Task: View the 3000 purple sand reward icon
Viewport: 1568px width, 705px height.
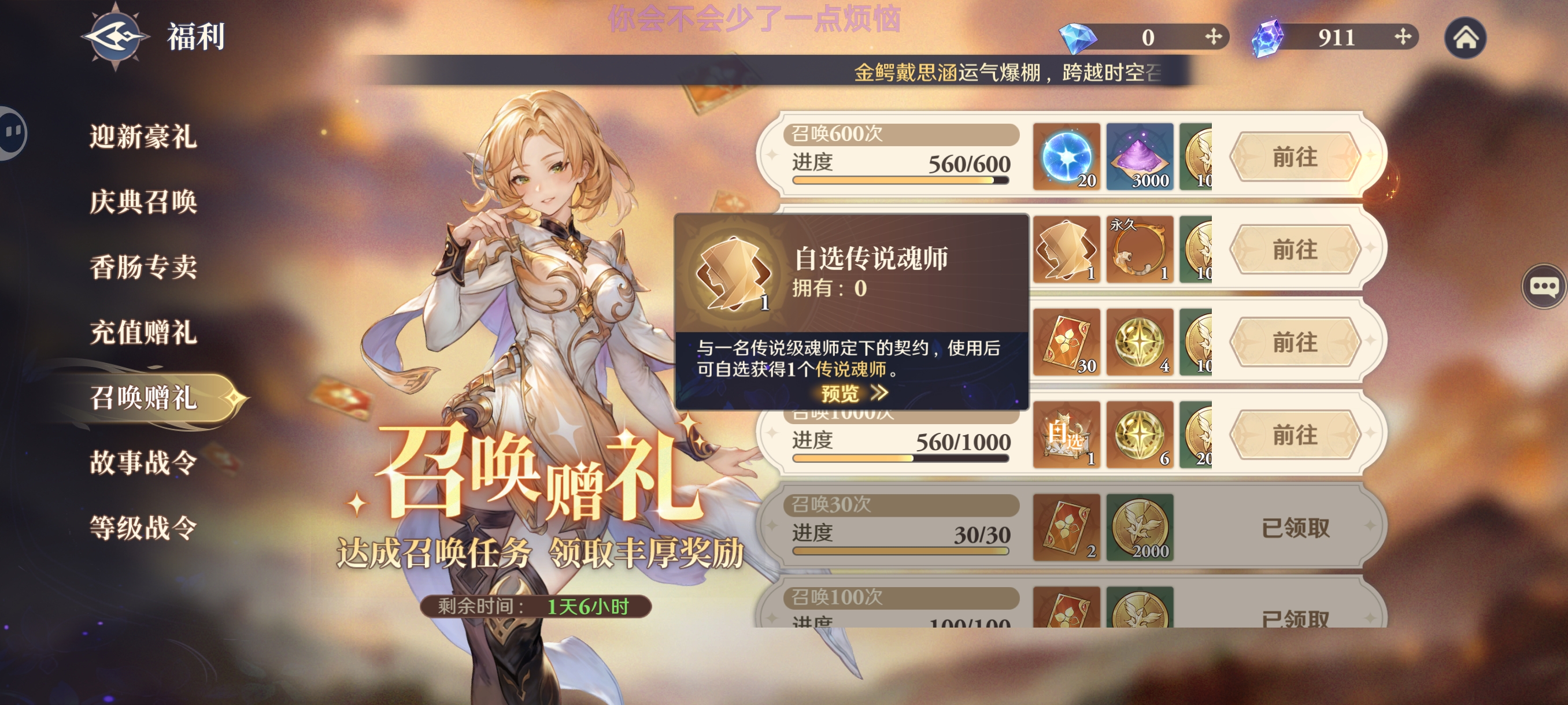Action: click(1140, 158)
